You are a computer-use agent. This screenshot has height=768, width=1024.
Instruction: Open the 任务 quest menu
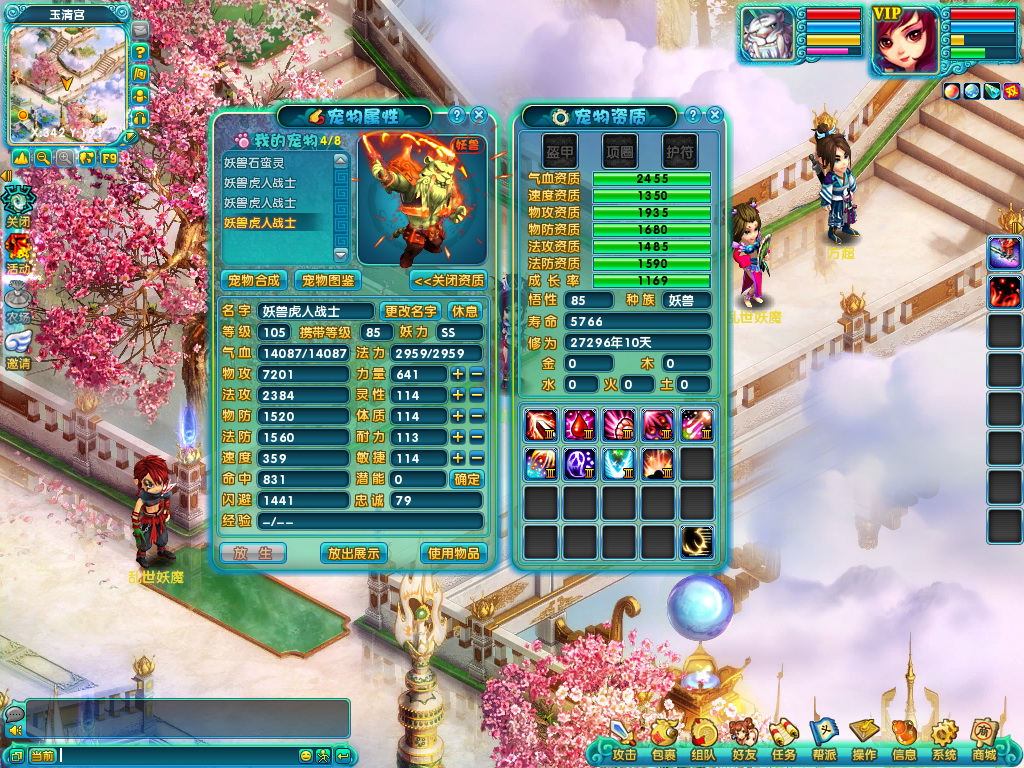click(783, 743)
